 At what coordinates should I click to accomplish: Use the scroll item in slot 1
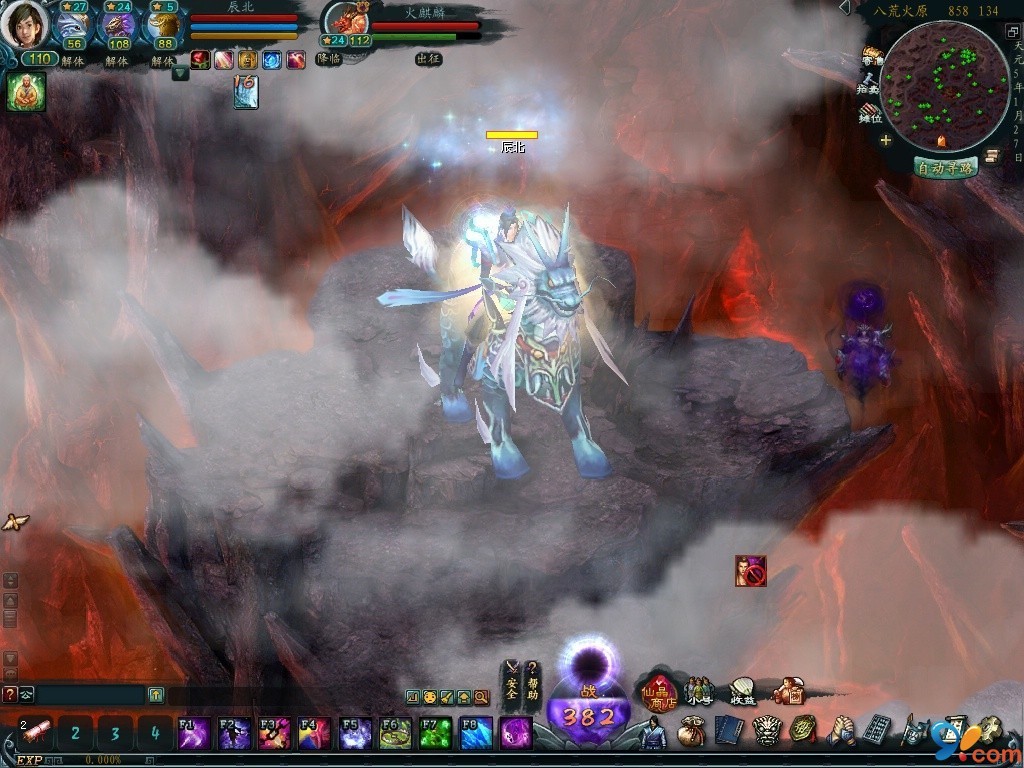(36, 733)
